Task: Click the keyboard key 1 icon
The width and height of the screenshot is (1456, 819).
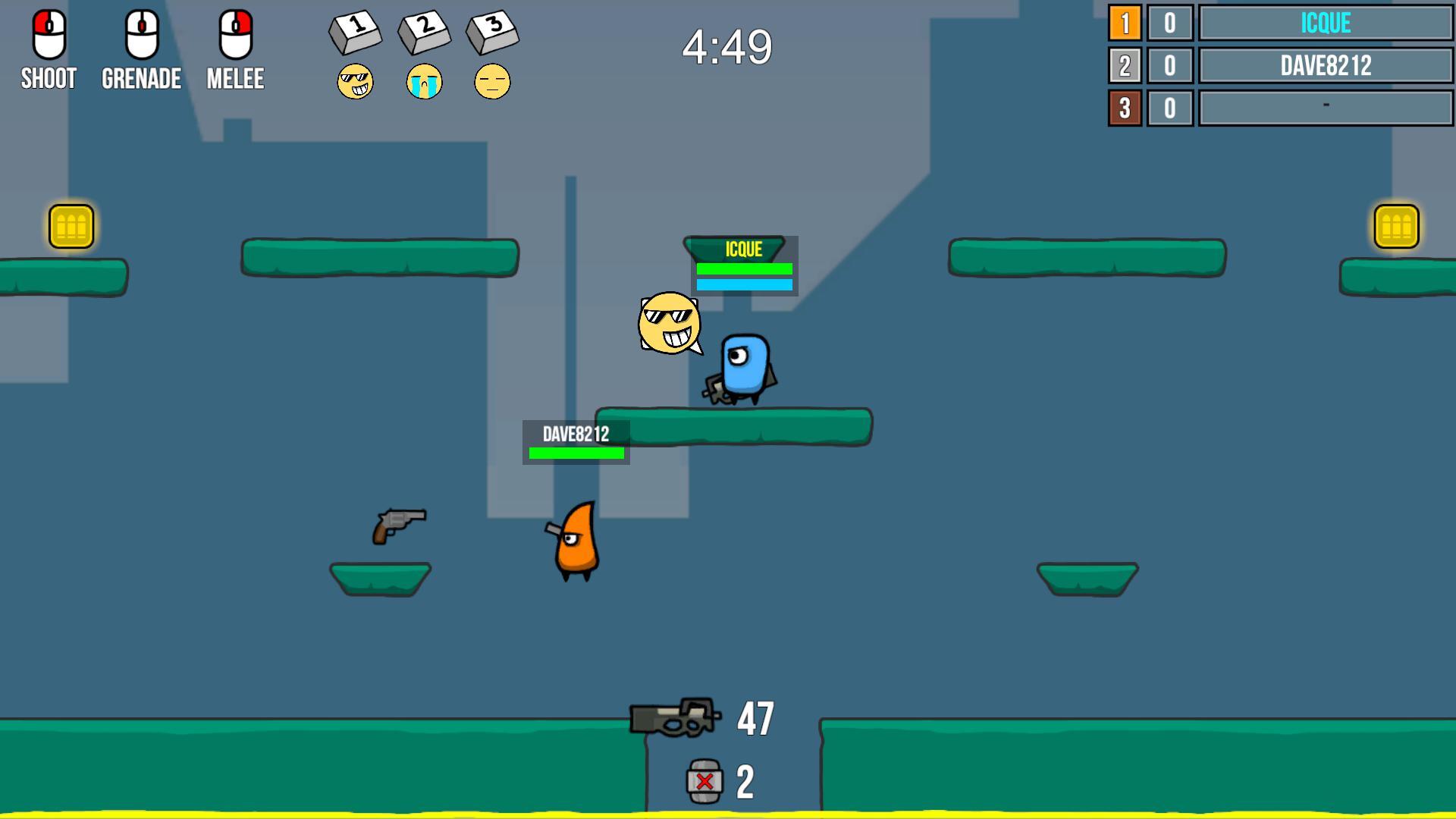Action: pyautogui.click(x=356, y=32)
